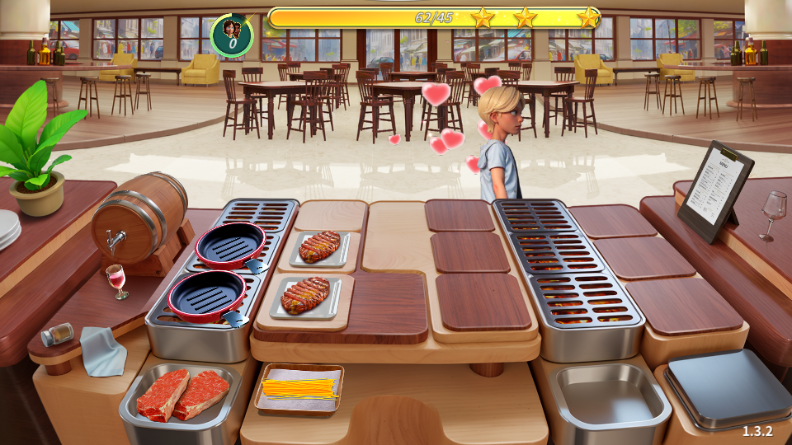Pick up the raw steak from the tray
This screenshot has height=445, width=792.
(182, 394)
